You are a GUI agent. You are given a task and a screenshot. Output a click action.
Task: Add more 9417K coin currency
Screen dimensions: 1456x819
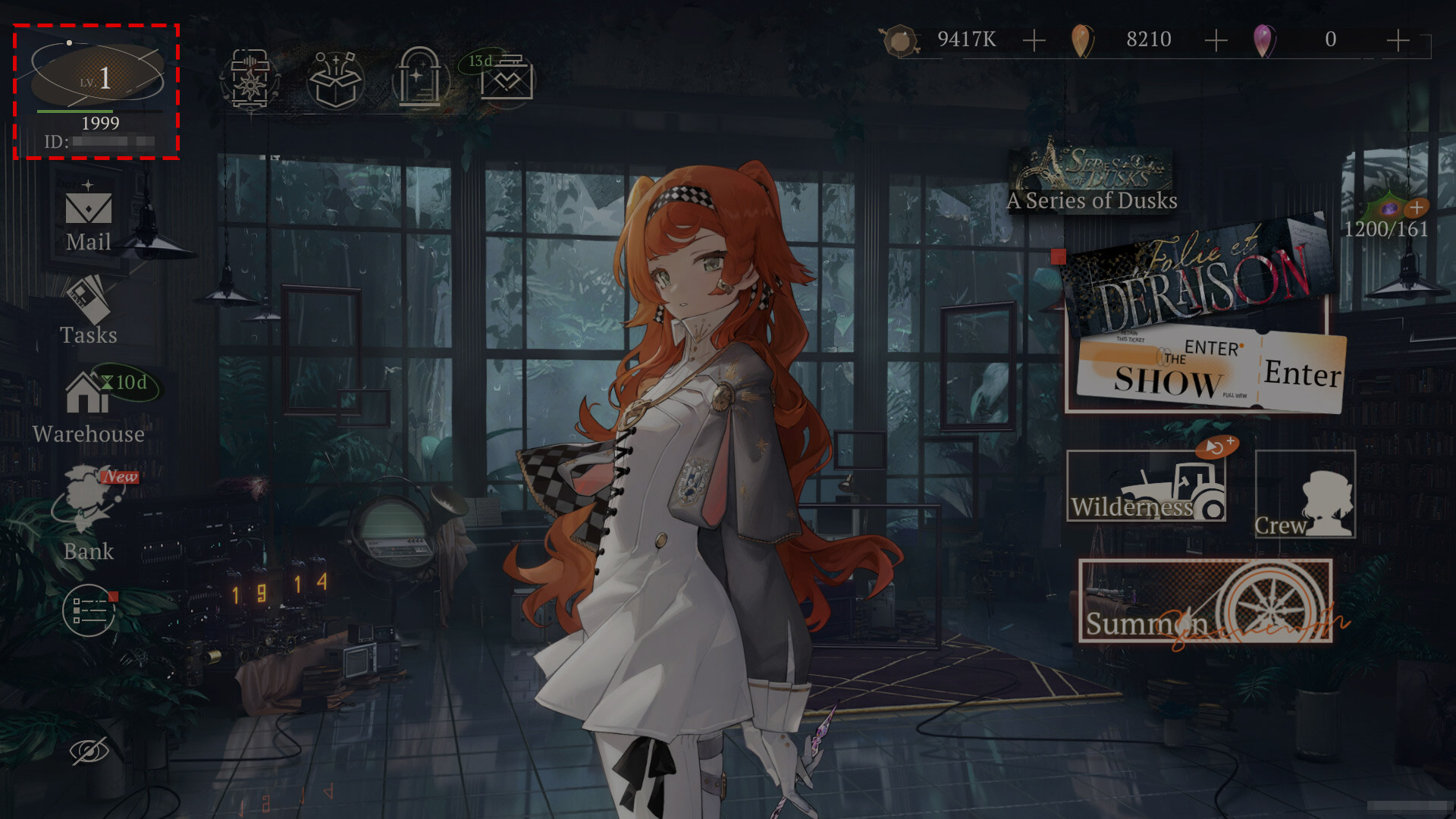pyautogui.click(x=1034, y=40)
